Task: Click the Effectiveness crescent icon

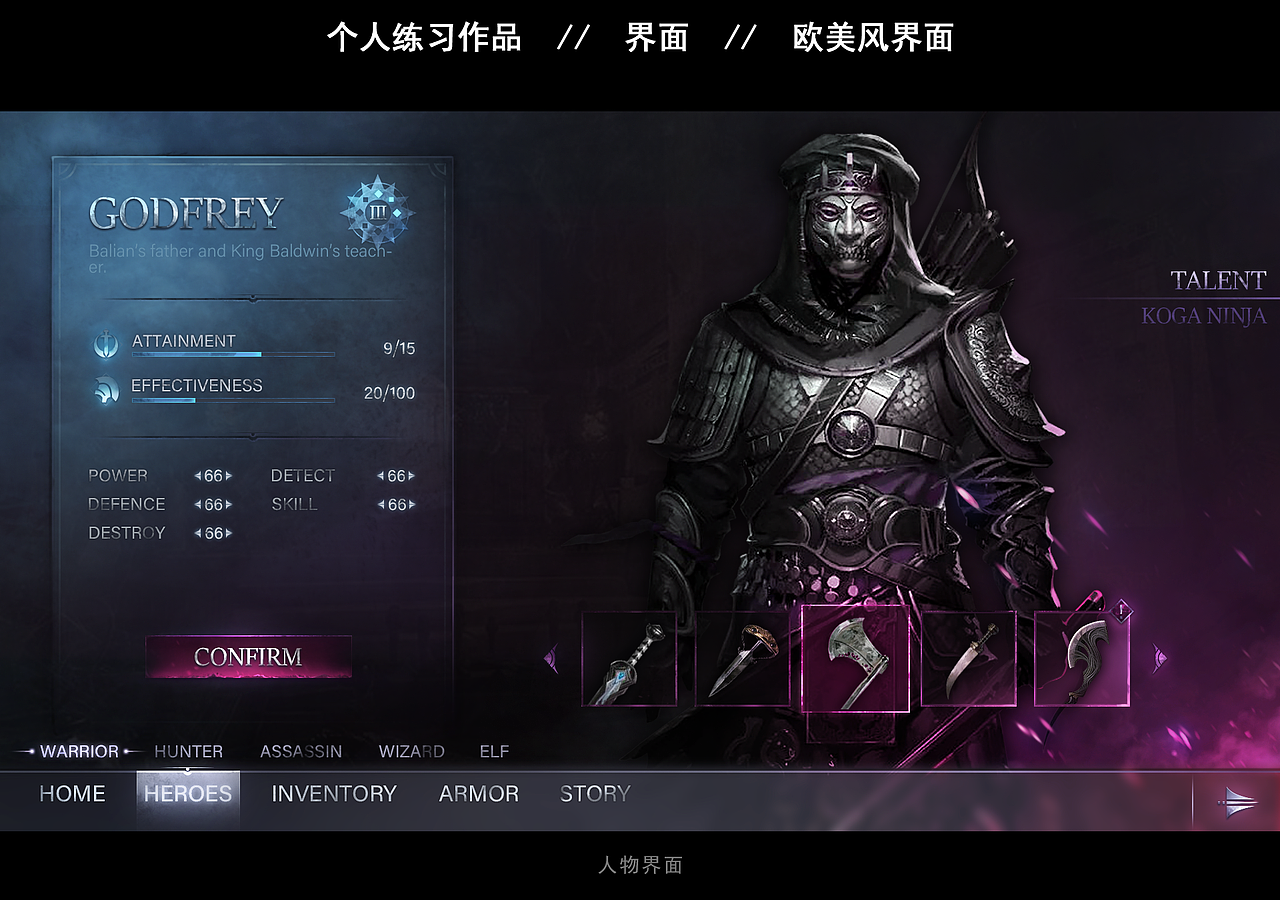Action: tap(105, 390)
